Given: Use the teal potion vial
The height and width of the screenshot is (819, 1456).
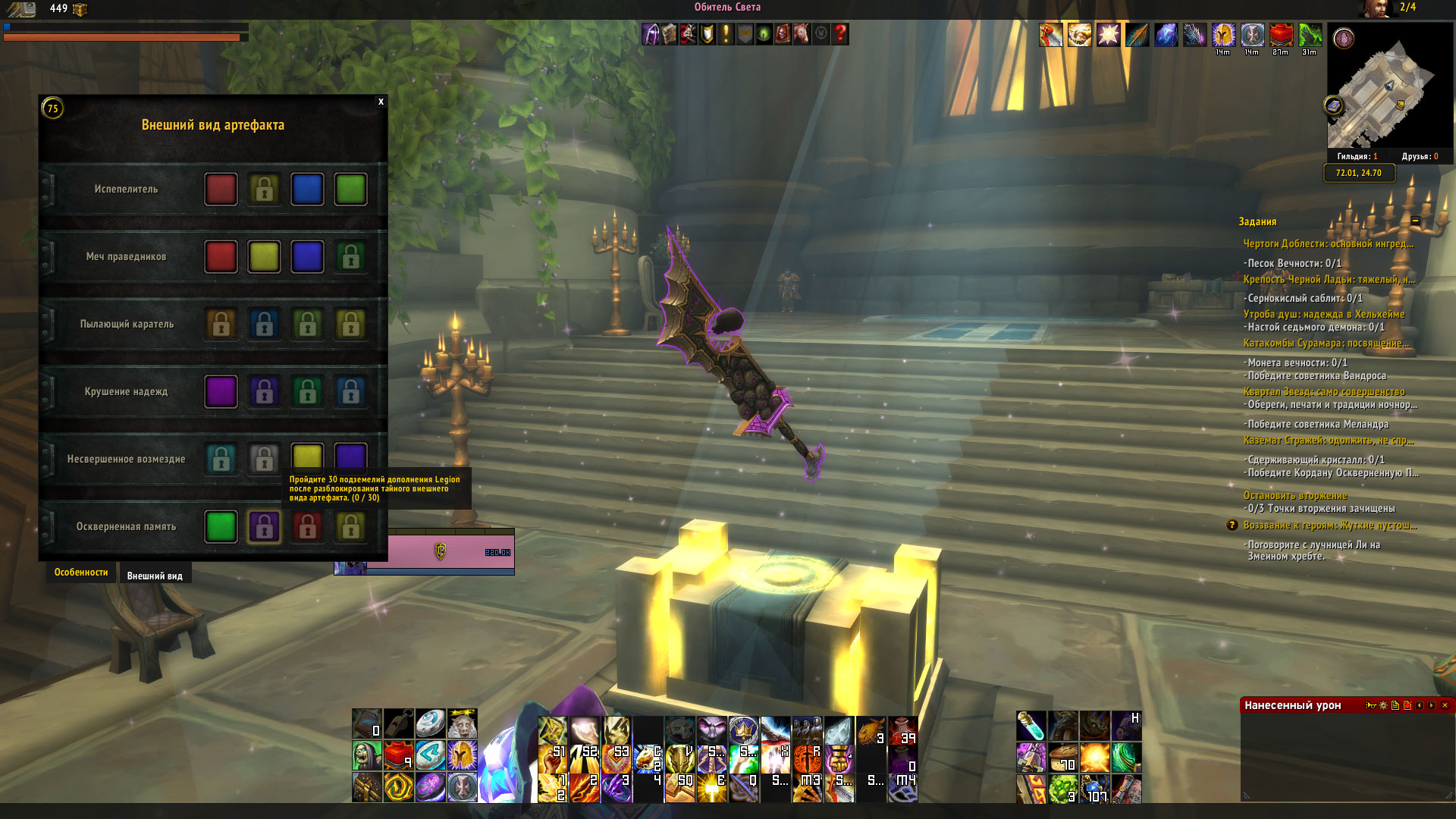Looking at the screenshot, I should pos(1031,726).
